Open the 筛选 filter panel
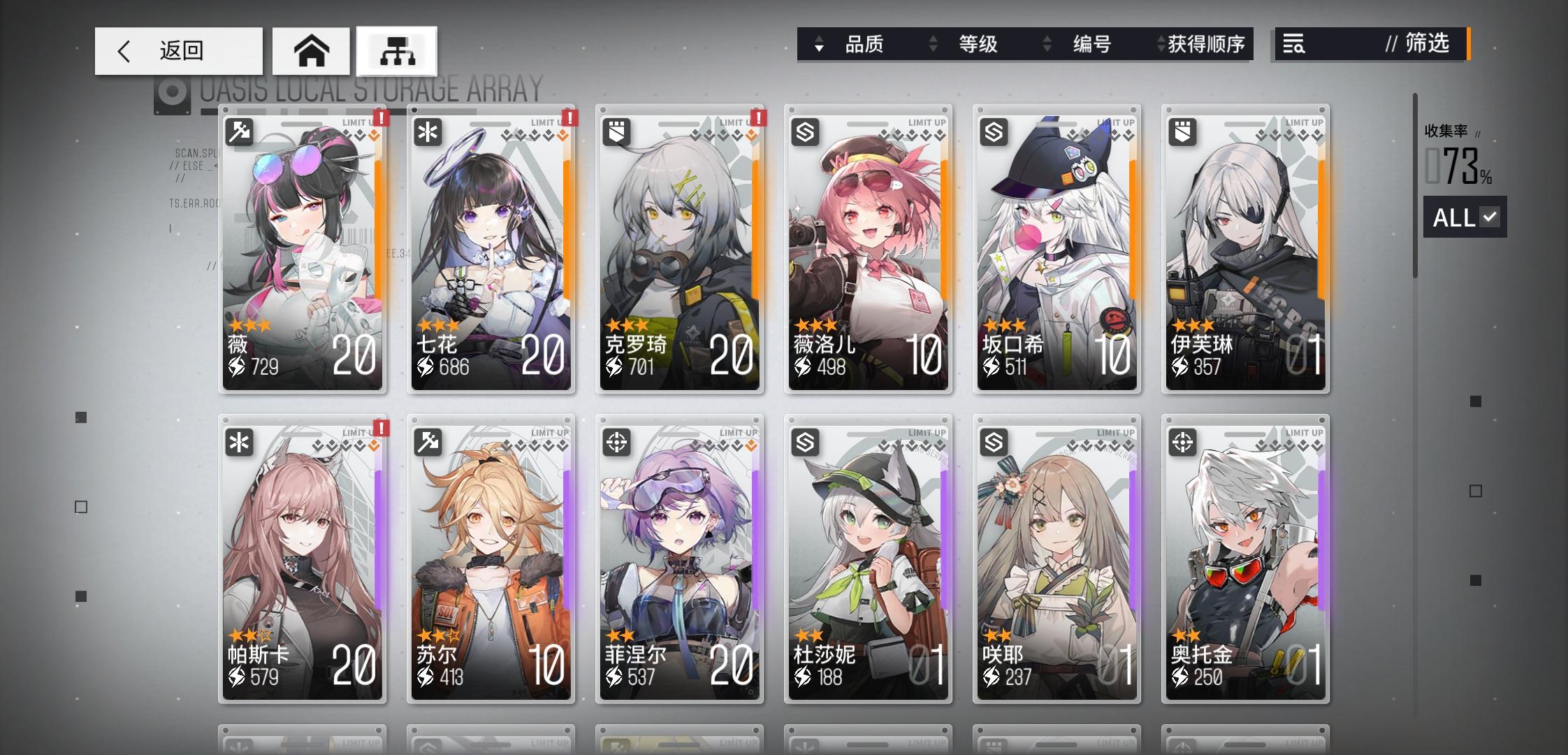Image resolution: width=1568 pixels, height=755 pixels. 1428,45
